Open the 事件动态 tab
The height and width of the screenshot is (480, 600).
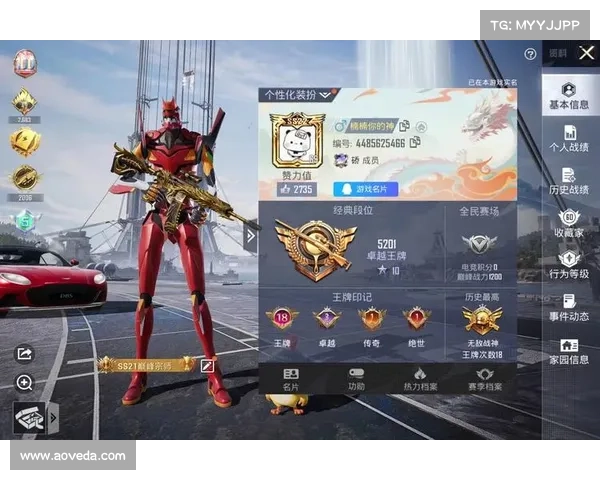pyautogui.click(x=569, y=308)
